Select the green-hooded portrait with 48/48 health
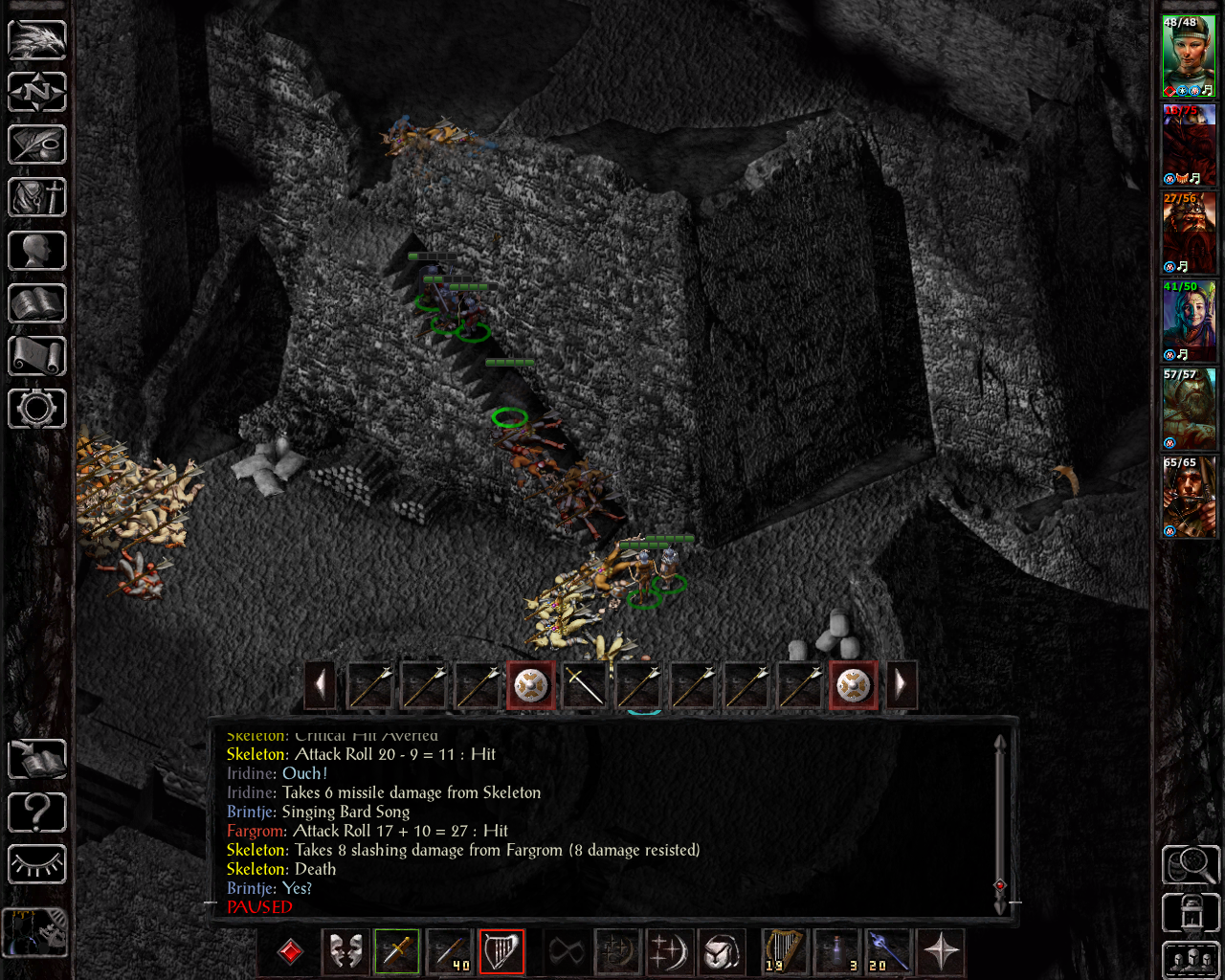This screenshot has width=1225, height=980. coord(1189,56)
